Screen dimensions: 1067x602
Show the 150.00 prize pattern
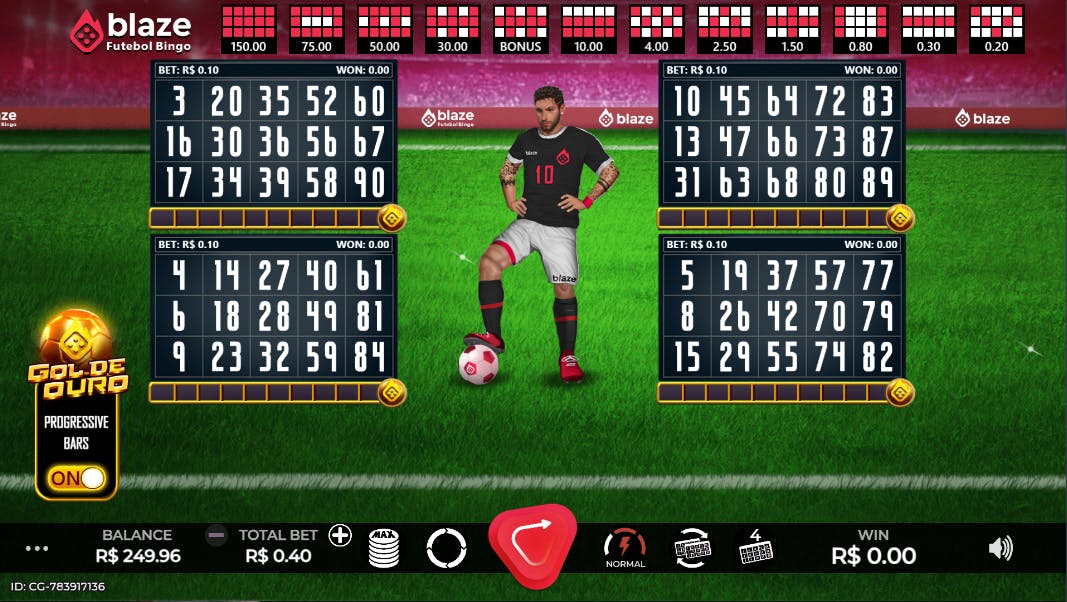(248, 28)
